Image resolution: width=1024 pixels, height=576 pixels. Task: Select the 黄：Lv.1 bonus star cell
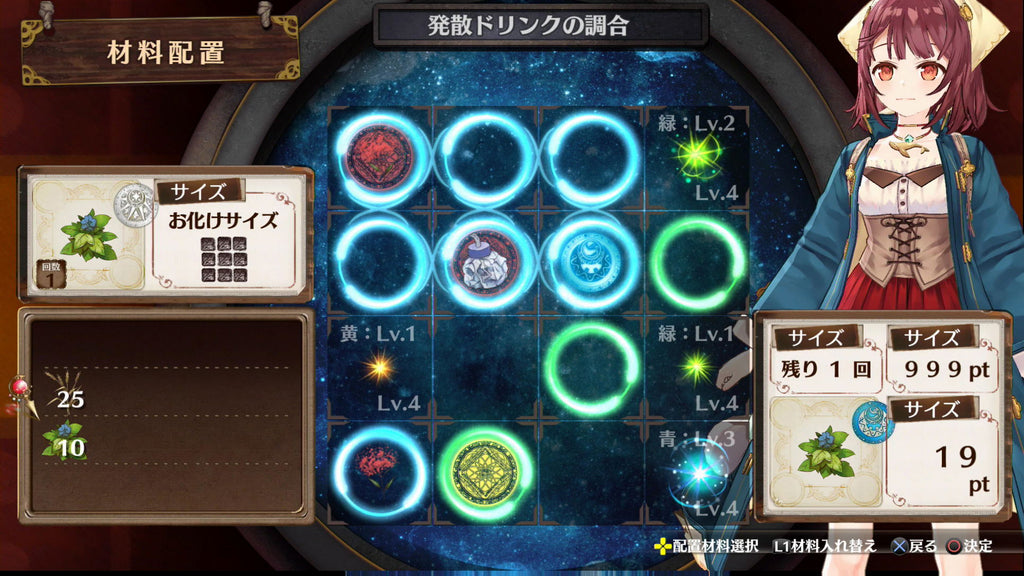pyautogui.click(x=381, y=368)
